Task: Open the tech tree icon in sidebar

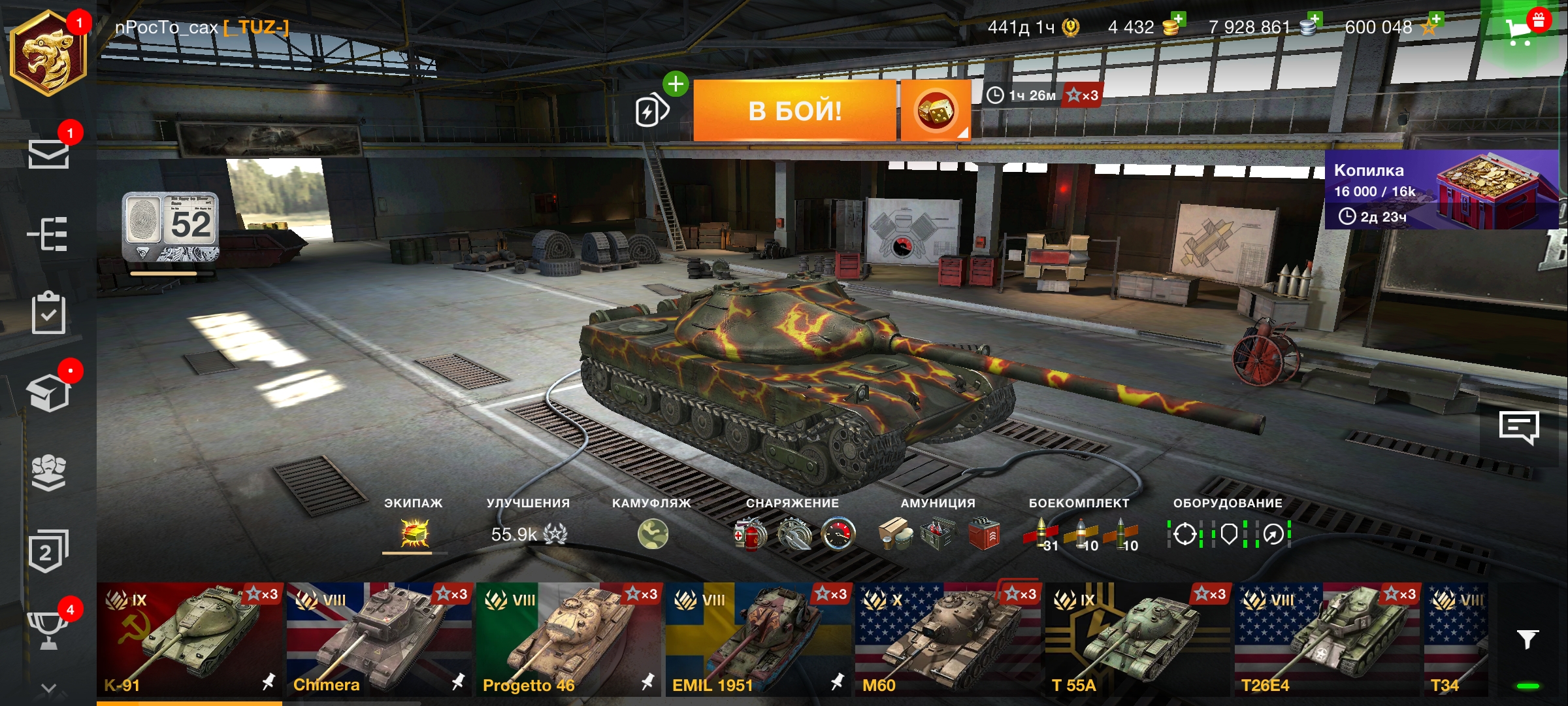Action: [x=48, y=234]
